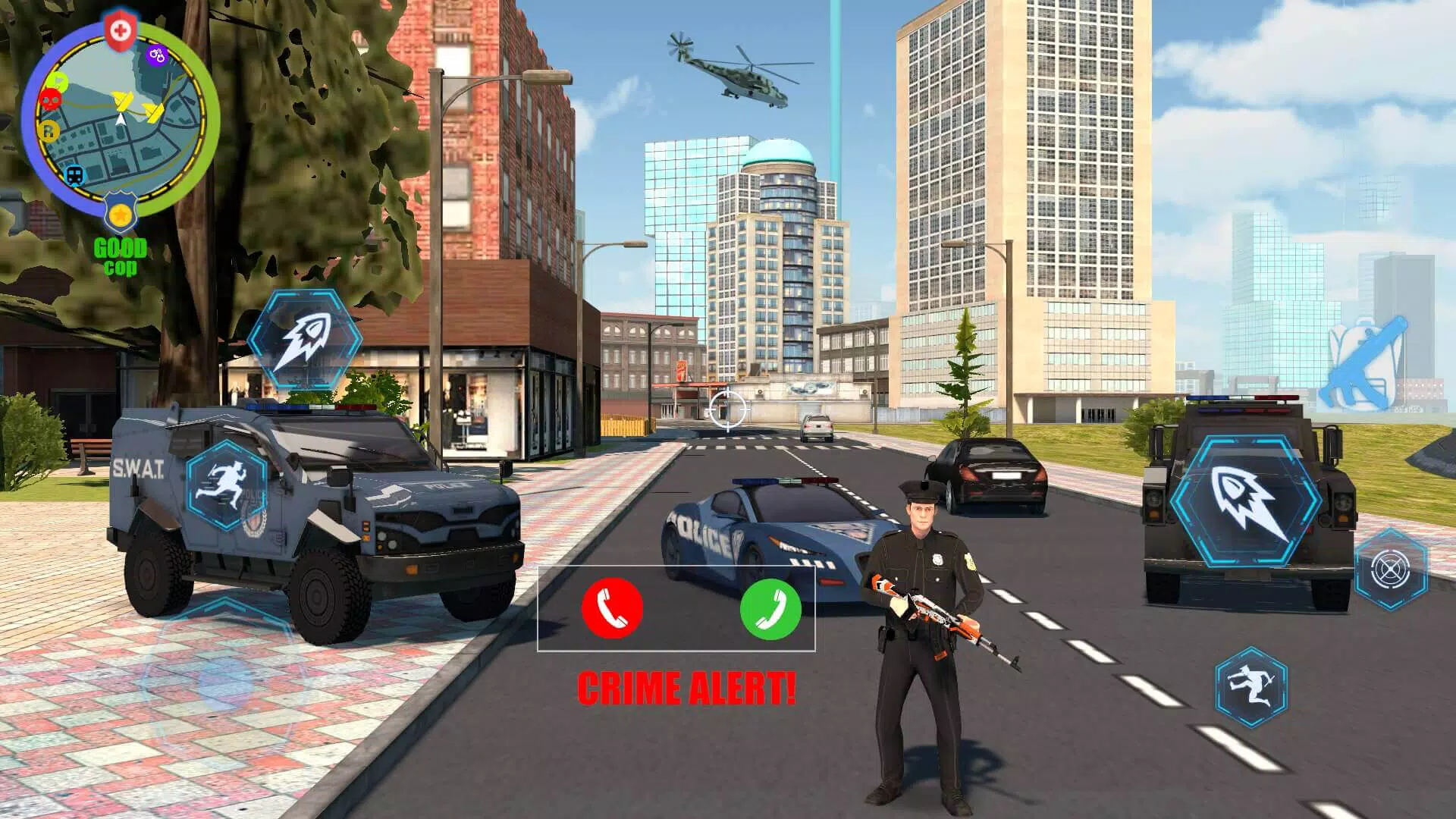Tap the green thumbs-up marker on the minimap
This screenshot has height=819, width=1456.
point(58,81)
